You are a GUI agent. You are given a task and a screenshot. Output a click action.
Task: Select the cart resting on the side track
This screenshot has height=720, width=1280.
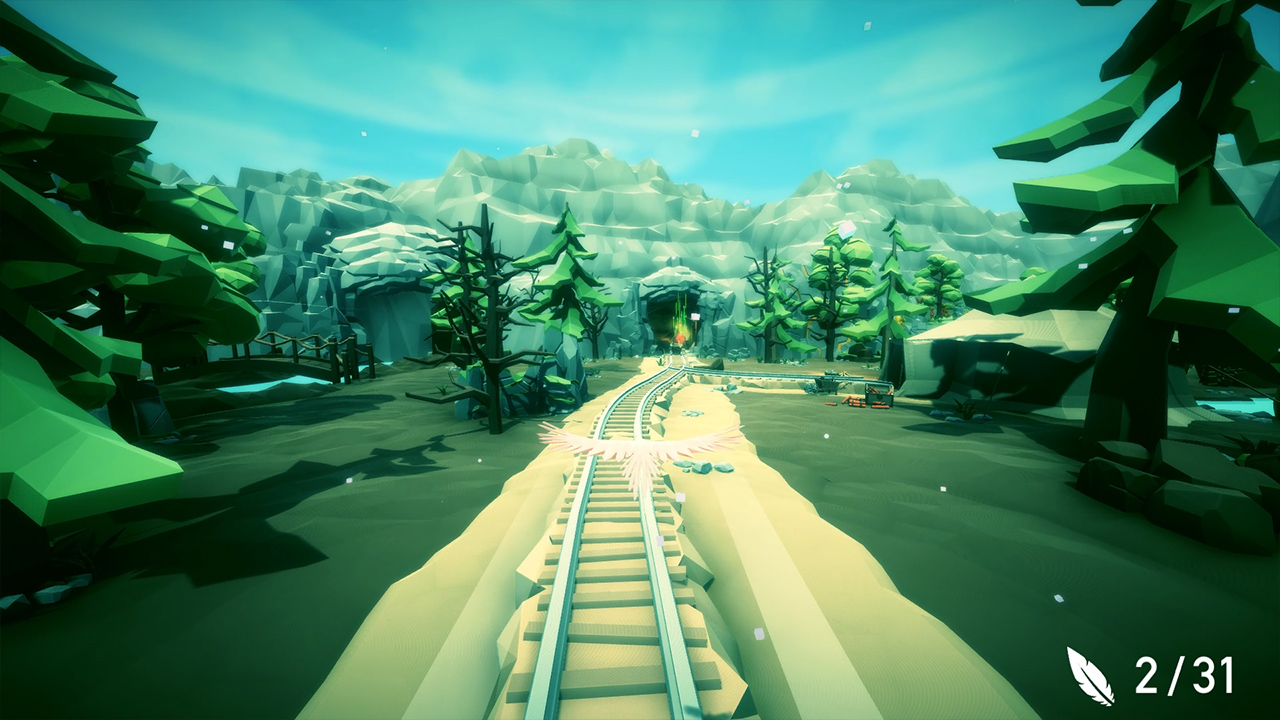829,382
